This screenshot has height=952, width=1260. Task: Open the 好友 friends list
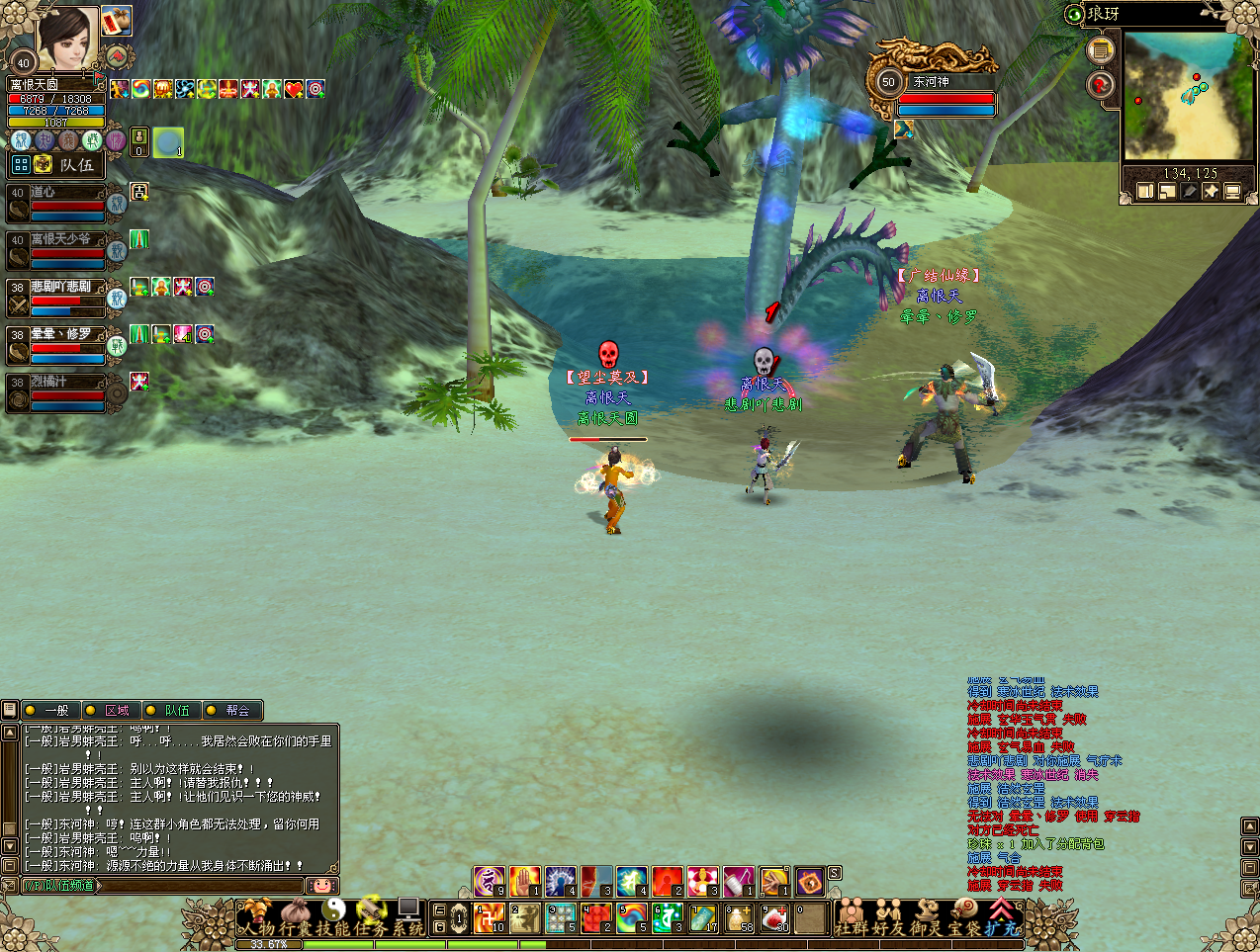889,919
